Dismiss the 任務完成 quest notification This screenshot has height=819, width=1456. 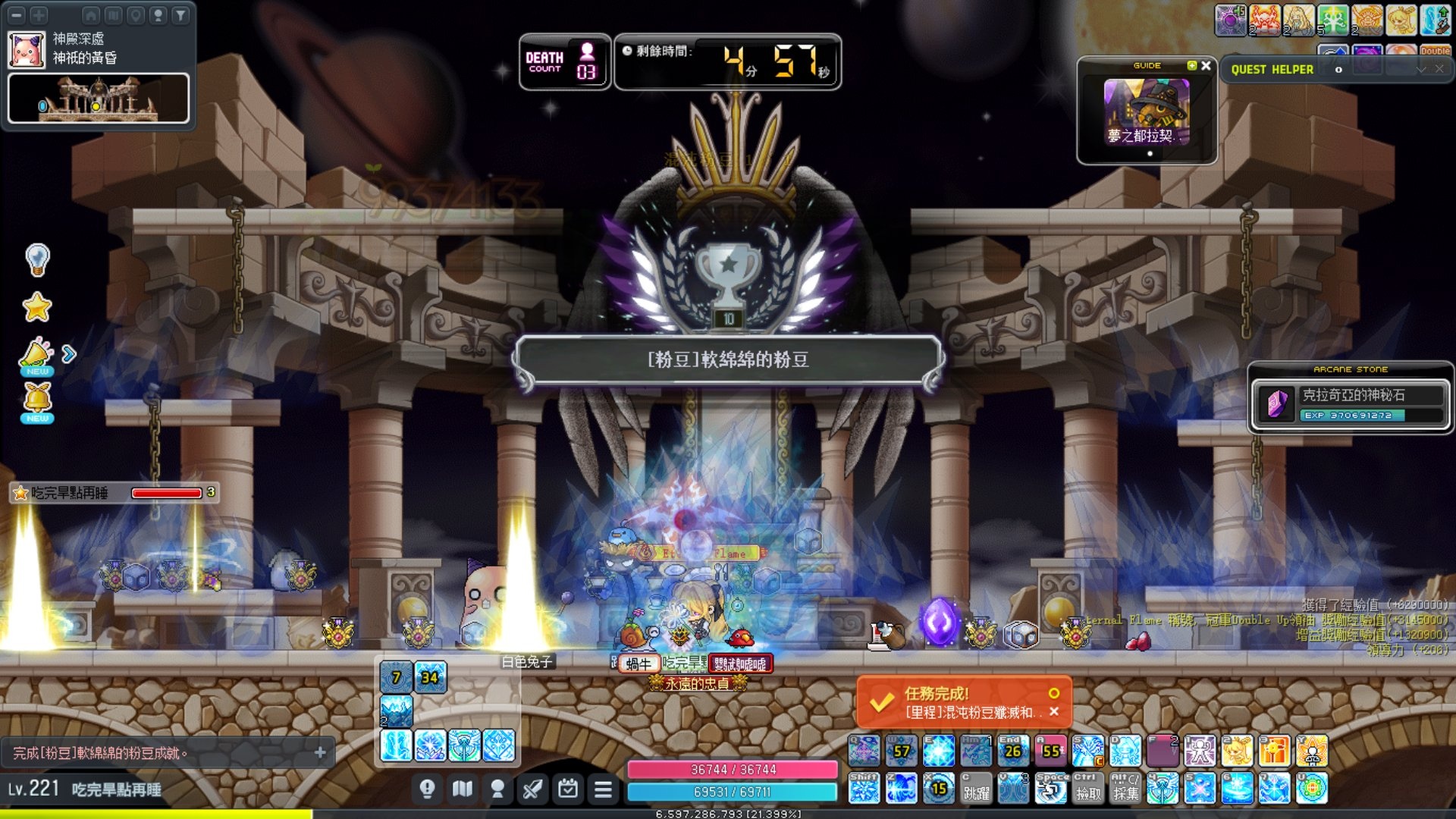pyautogui.click(x=1054, y=712)
